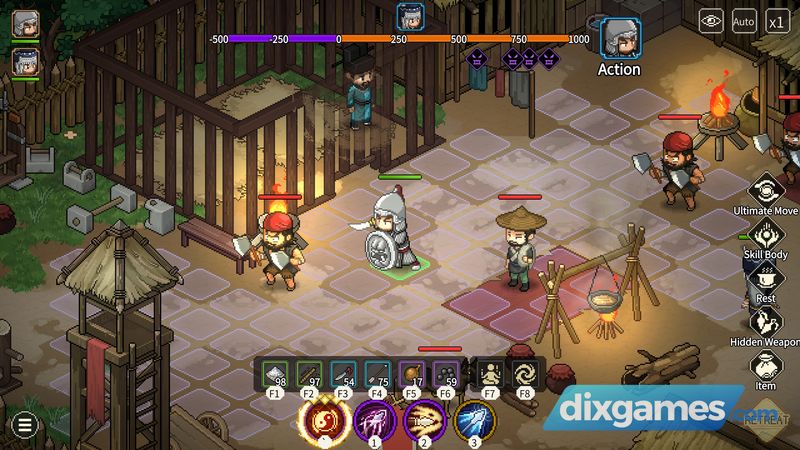800x450 pixels.
Task: Pick the F4 dagger slot showing 75
Action: [x=378, y=374]
